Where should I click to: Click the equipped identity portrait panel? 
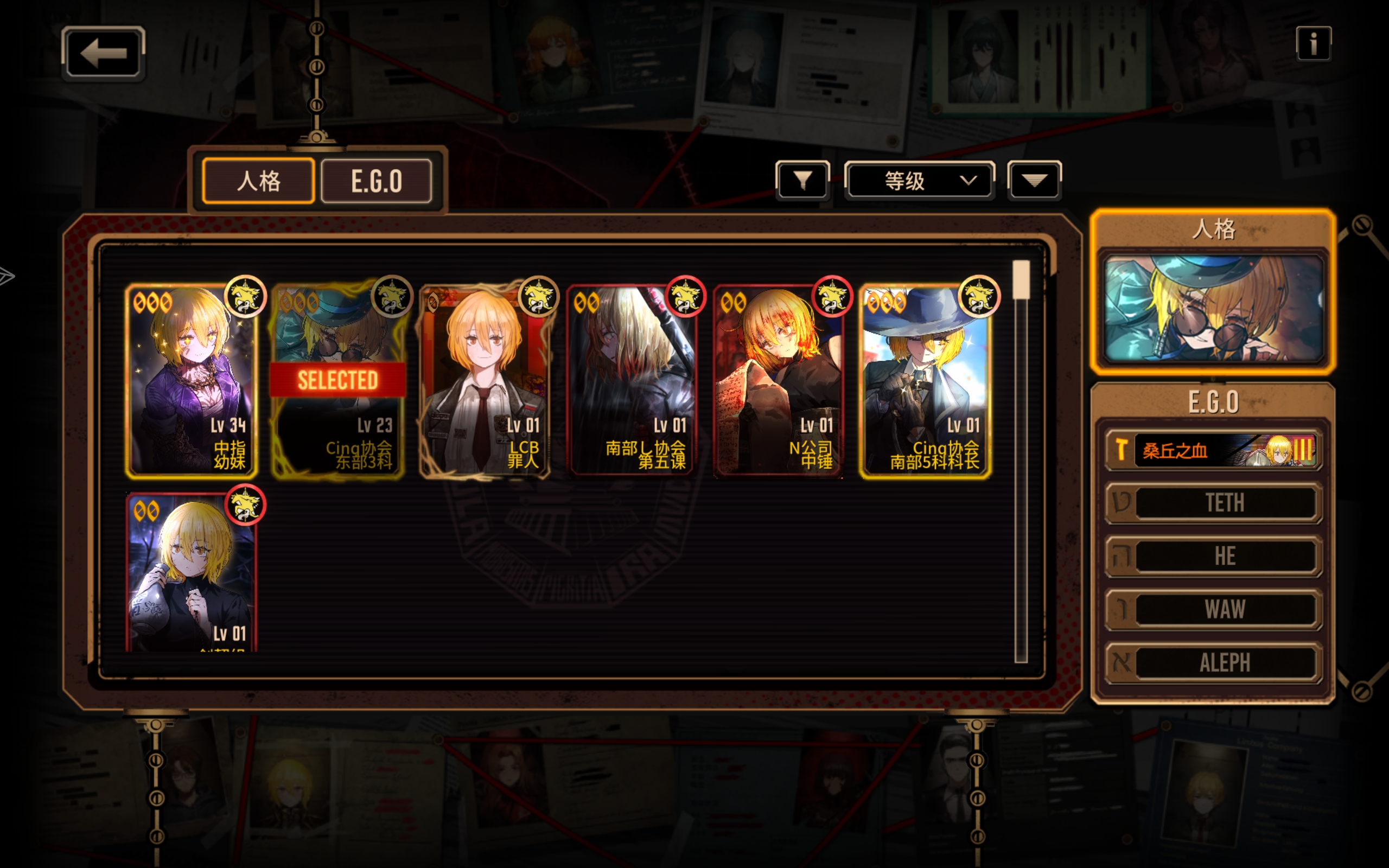[x=1213, y=309]
